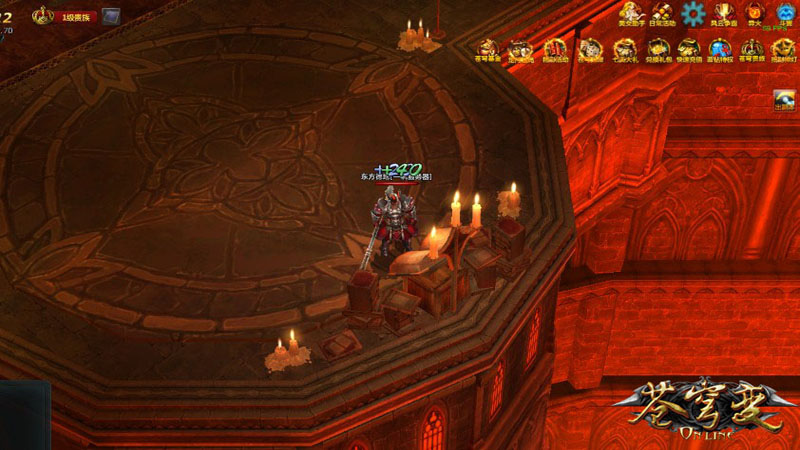This screenshot has height=450, width=800.
Task: Open the 兑换礼包 gift pack exchange icon
Action: 657,48
